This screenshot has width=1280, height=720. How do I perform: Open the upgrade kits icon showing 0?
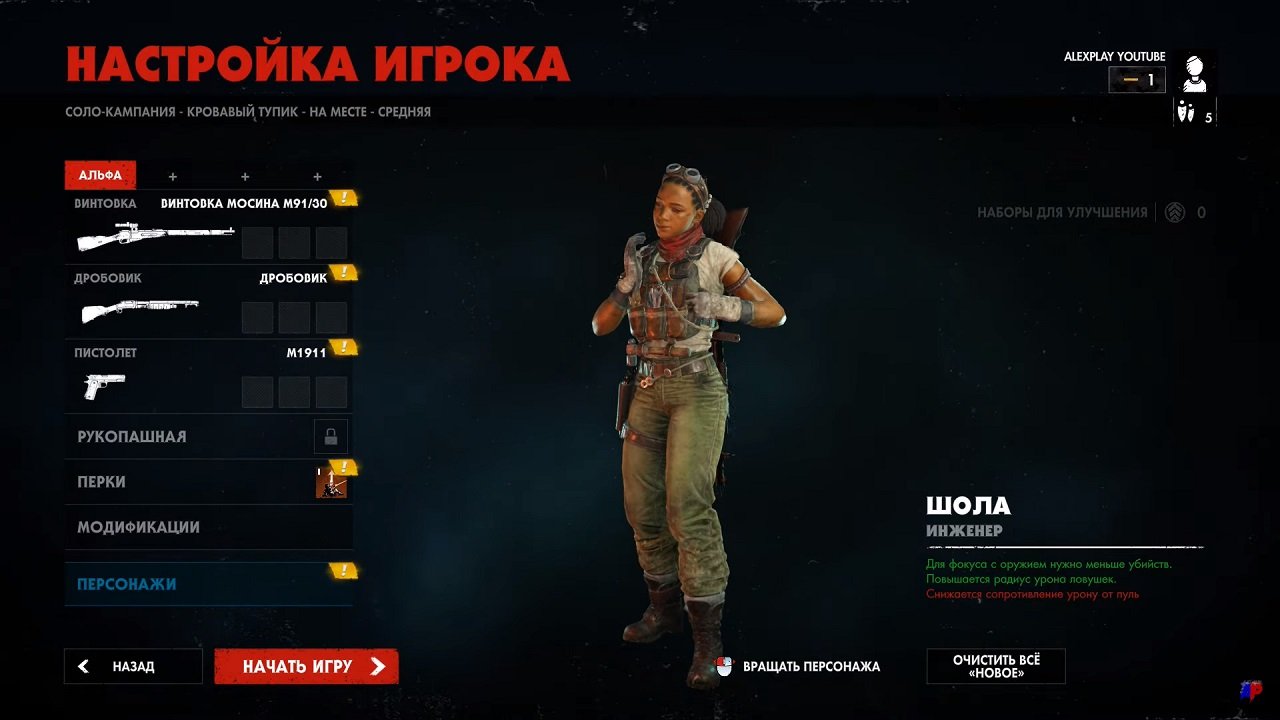1171,212
